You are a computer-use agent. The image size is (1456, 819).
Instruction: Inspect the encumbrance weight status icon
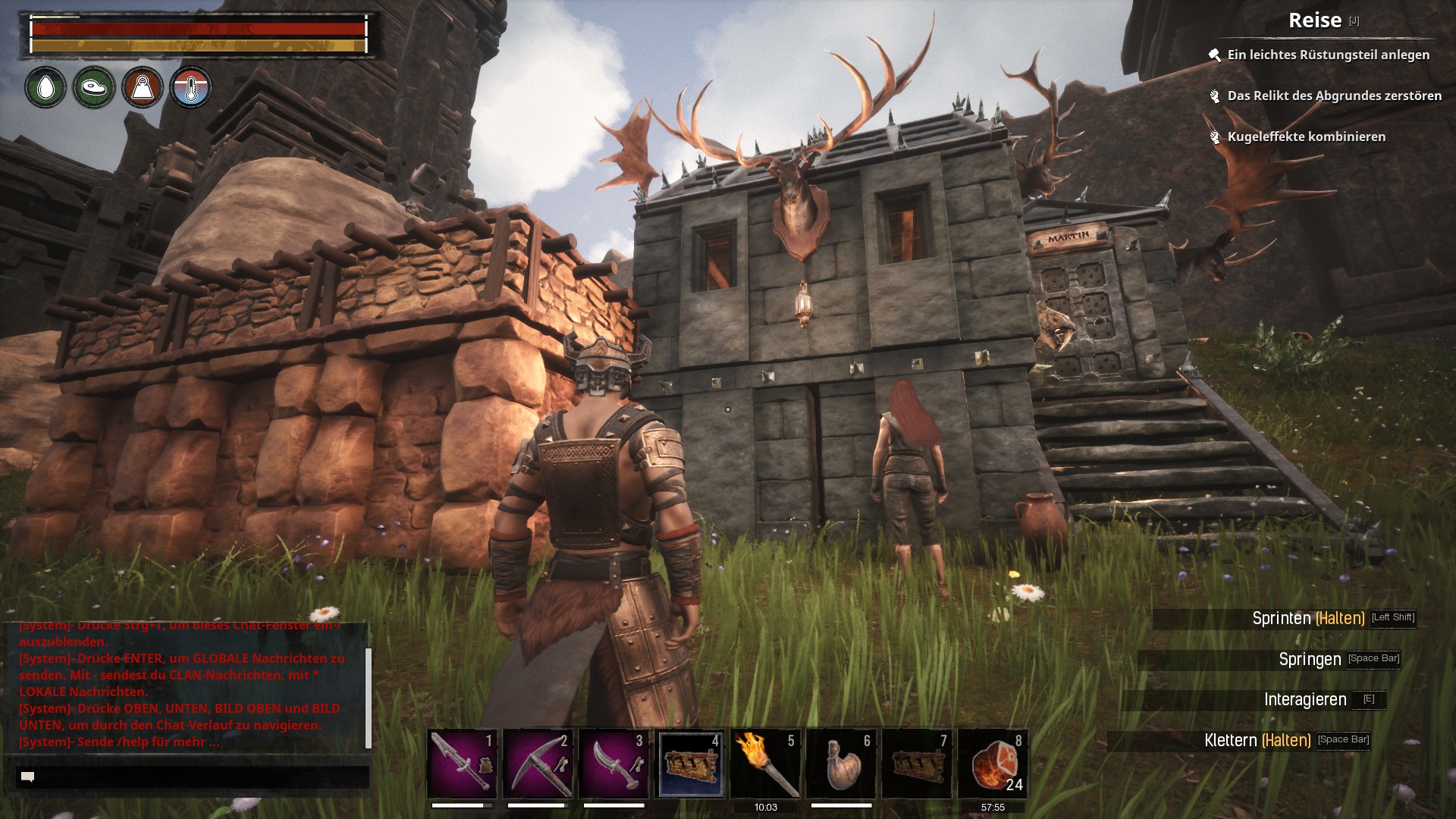click(143, 88)
